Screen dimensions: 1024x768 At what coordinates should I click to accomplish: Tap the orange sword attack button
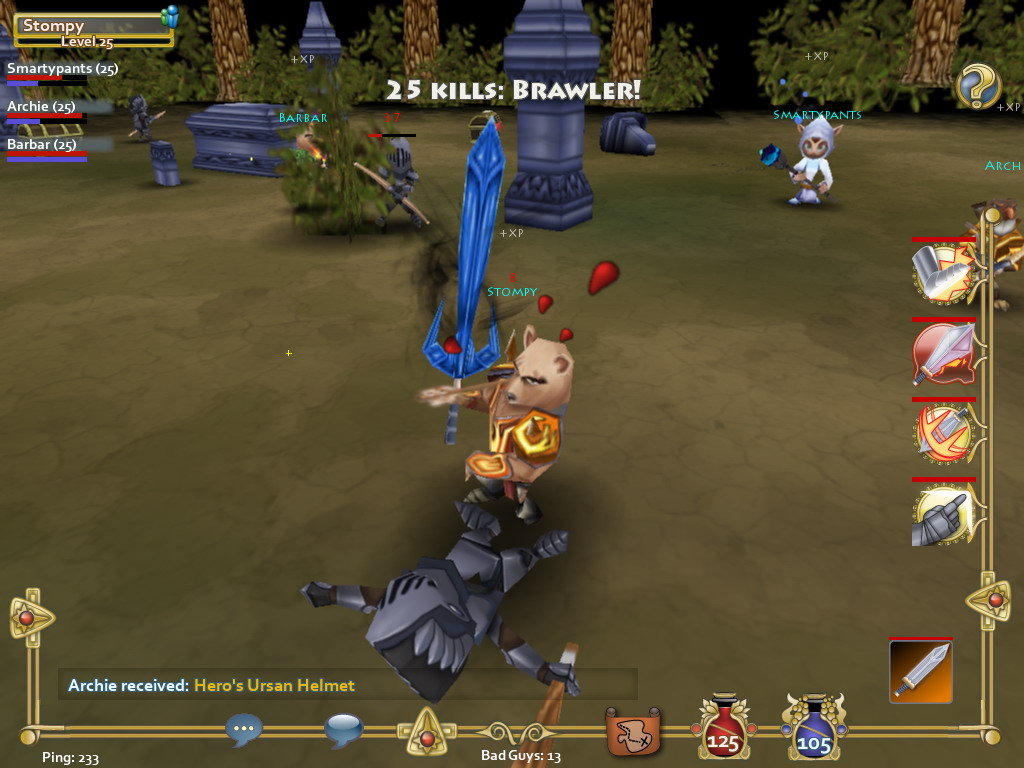click(x=920, y=671)
